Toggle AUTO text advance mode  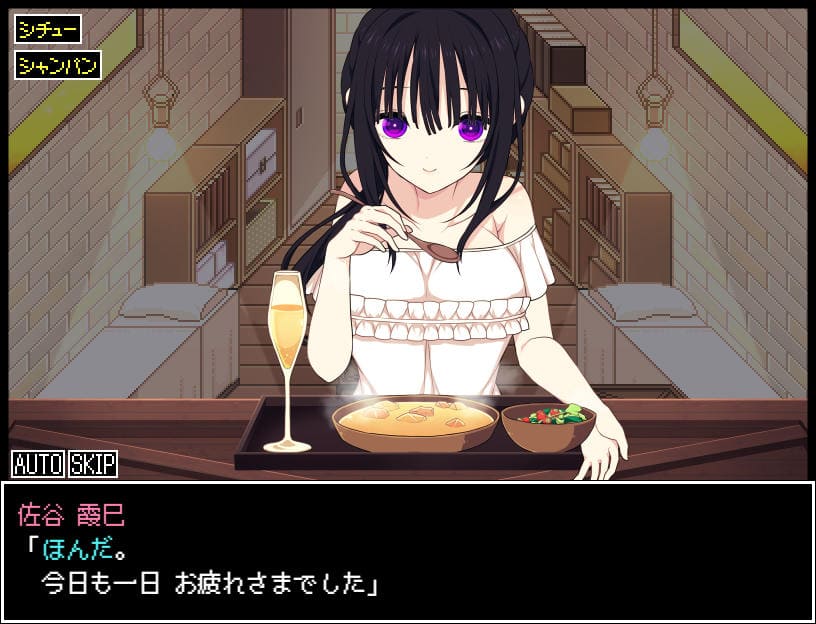tap(38, 464)
